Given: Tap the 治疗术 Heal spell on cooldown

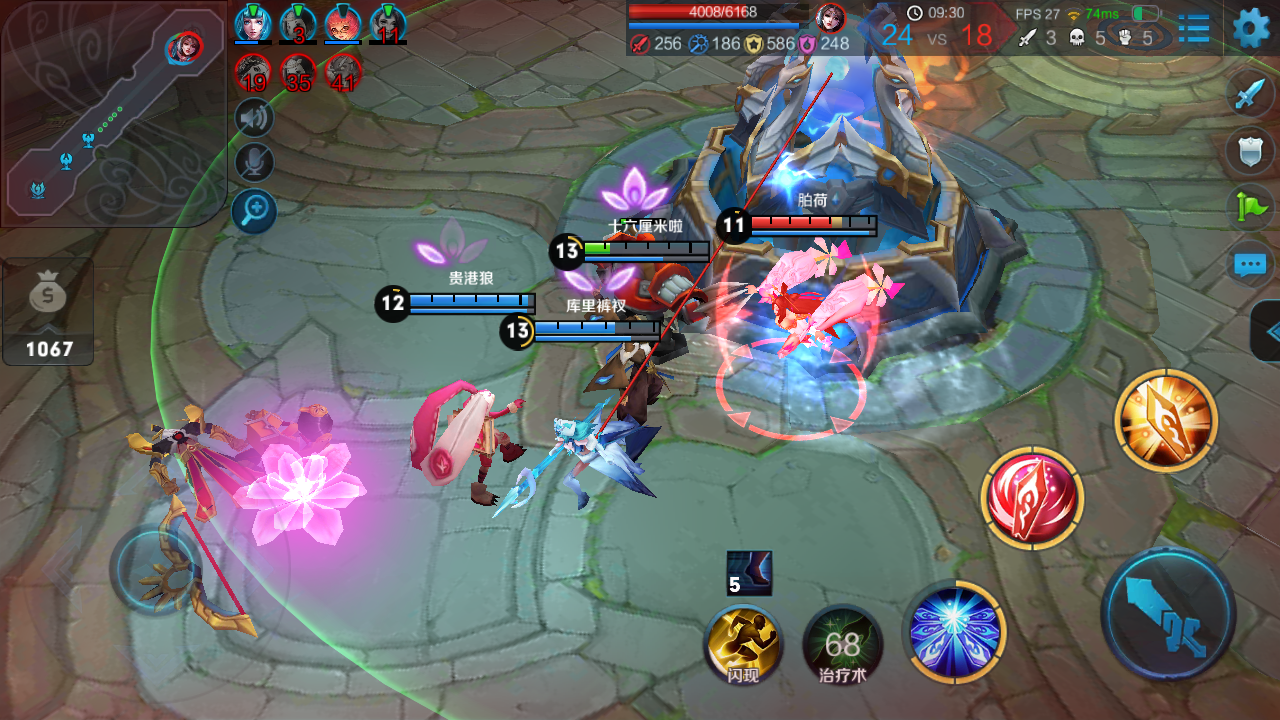Looking at the screenshot, I should click(x=842, y=643).
